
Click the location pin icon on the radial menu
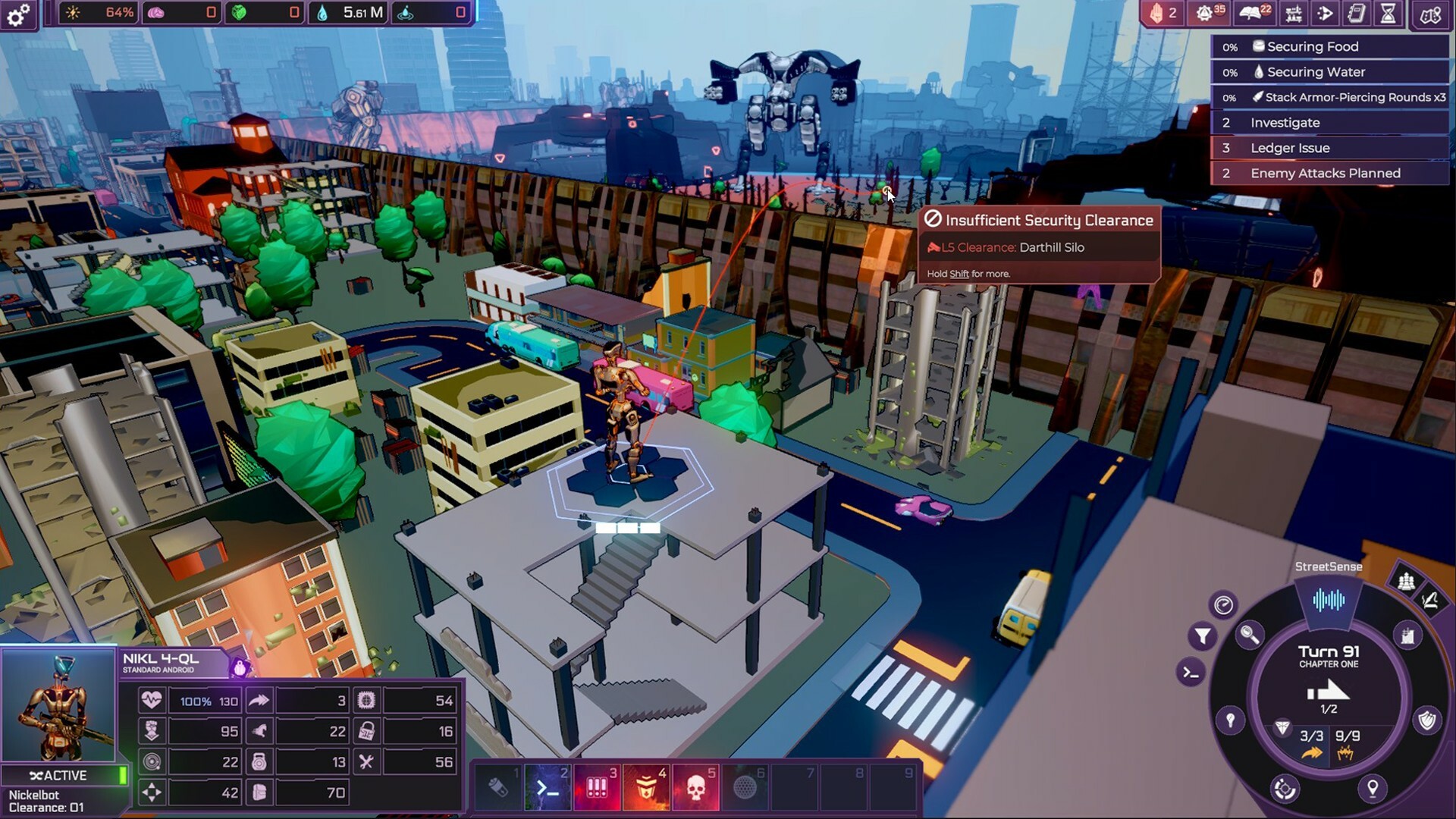(x=1373, y=789)
